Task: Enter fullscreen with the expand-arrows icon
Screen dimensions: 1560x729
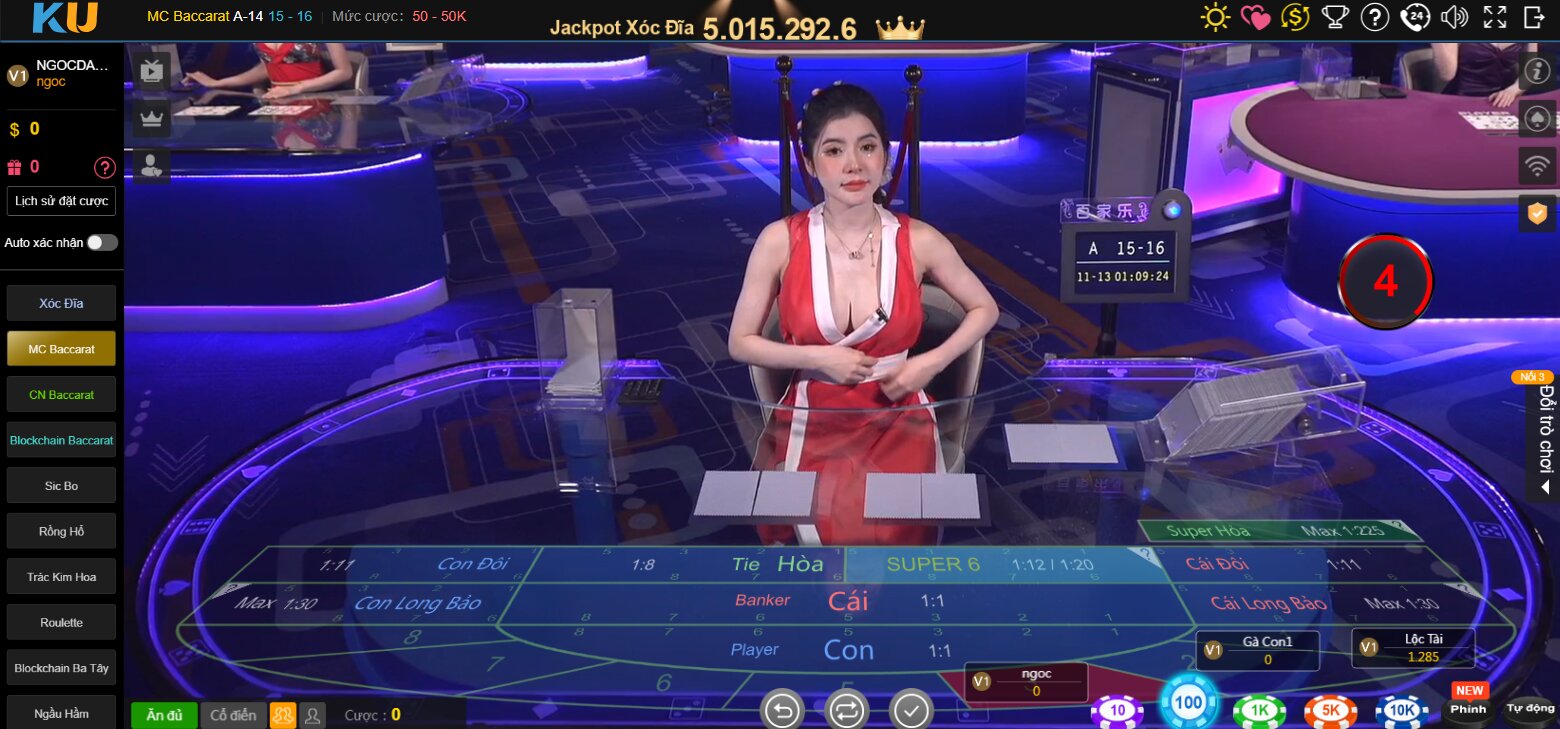Action: pos(1494,17)
